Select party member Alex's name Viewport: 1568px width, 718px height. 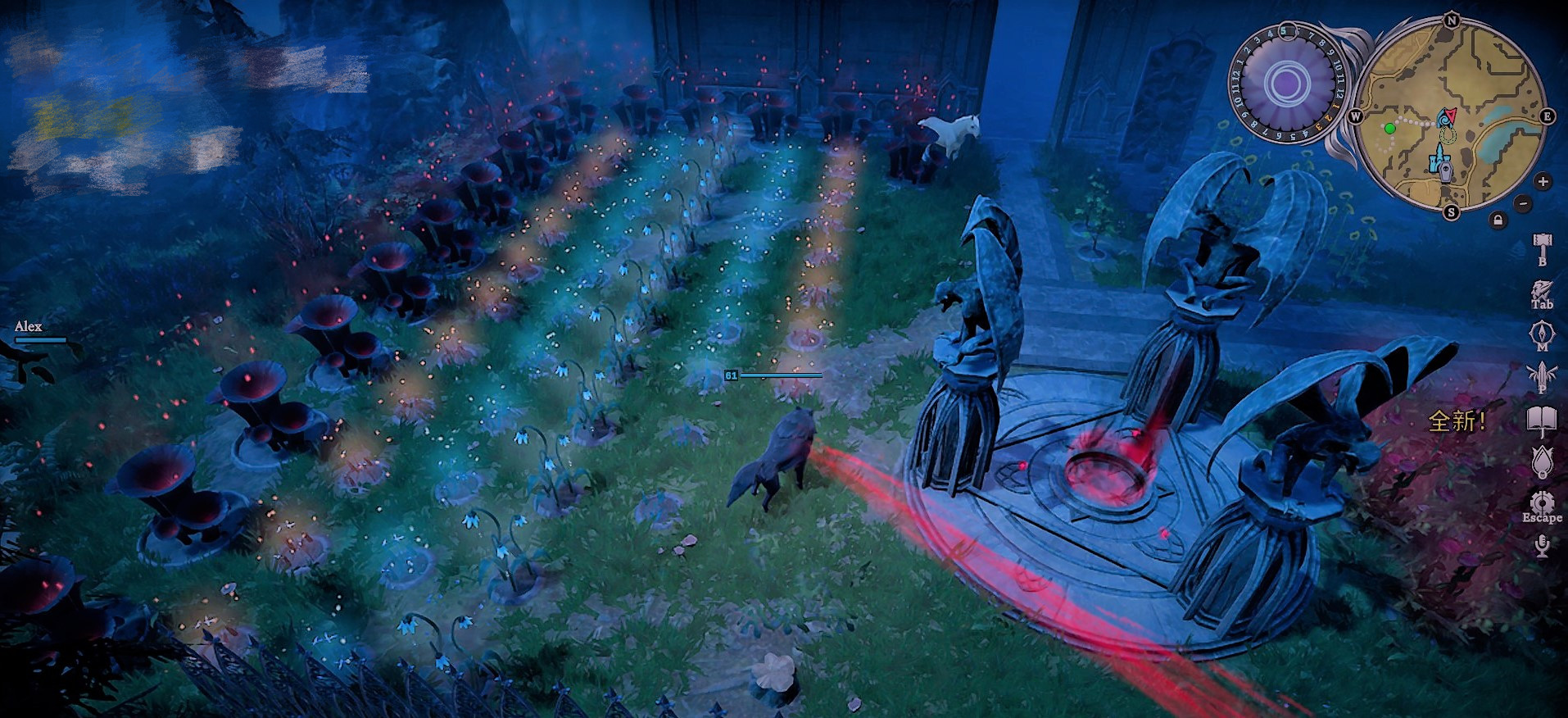(x=29, y=326)
